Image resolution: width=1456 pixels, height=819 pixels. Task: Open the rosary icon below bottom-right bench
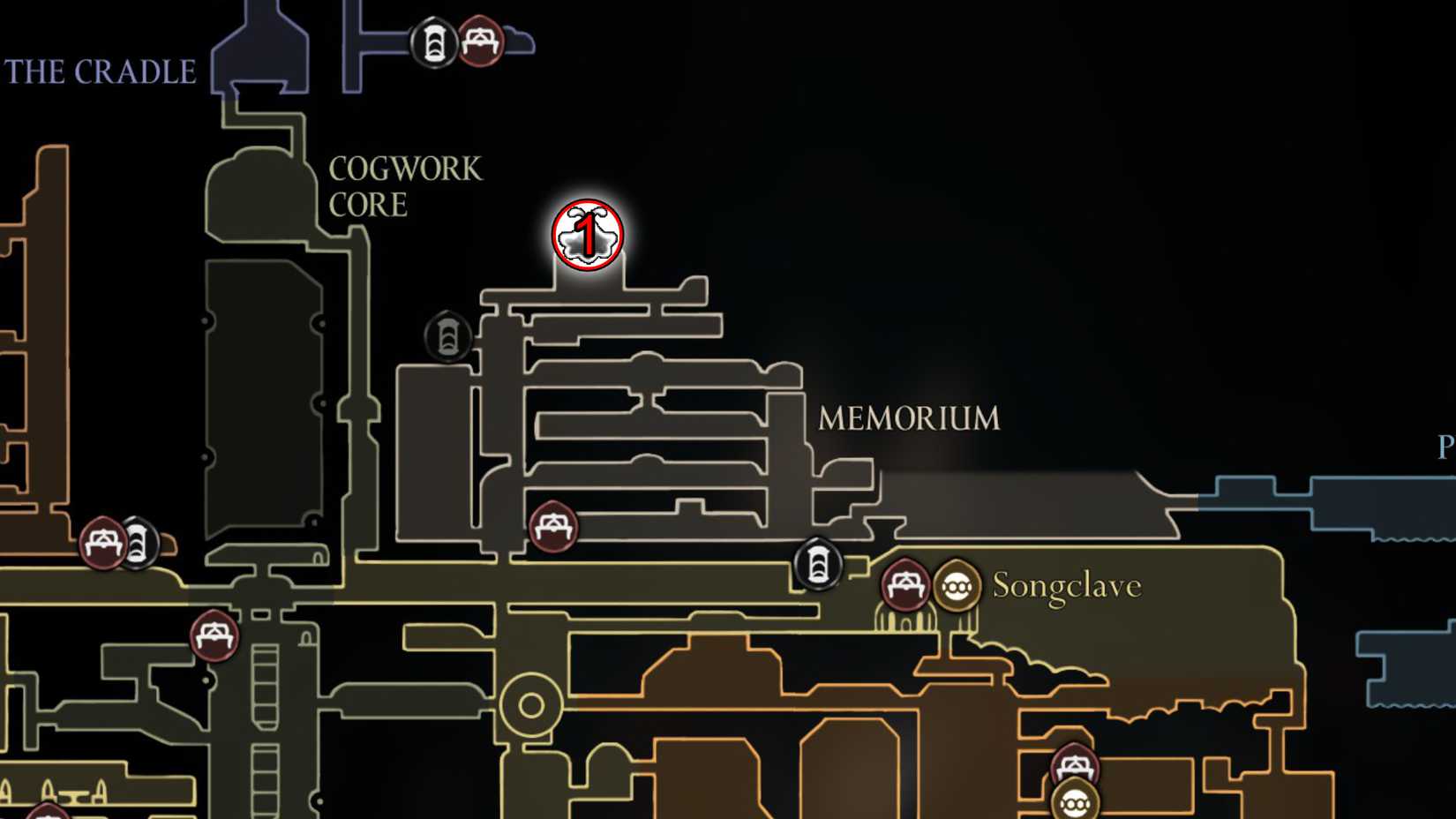(1077, 805)
